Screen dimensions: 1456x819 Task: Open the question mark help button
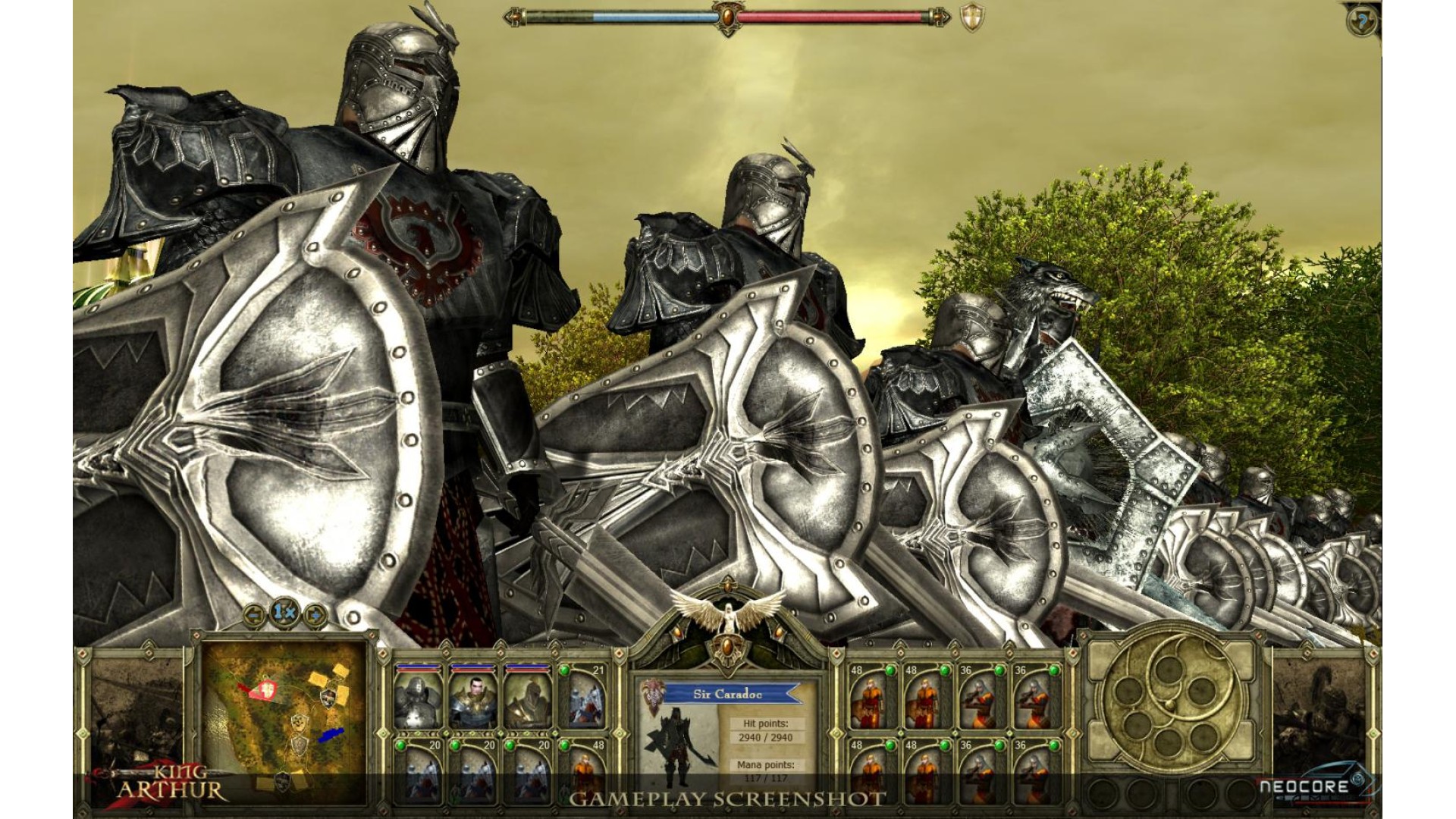click(x=1362, y=22)
